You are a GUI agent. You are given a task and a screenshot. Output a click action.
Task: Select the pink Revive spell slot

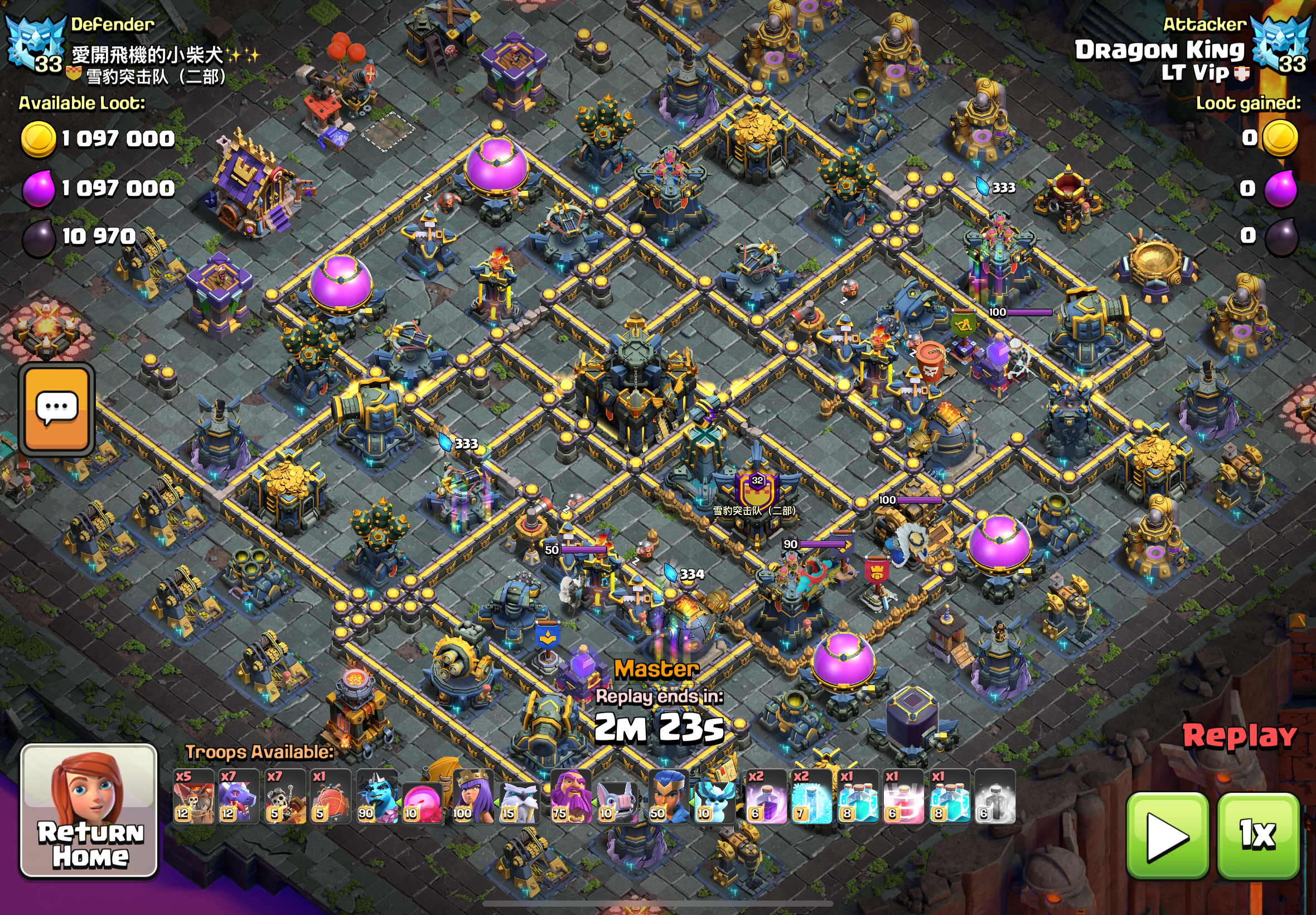[903, 797]
